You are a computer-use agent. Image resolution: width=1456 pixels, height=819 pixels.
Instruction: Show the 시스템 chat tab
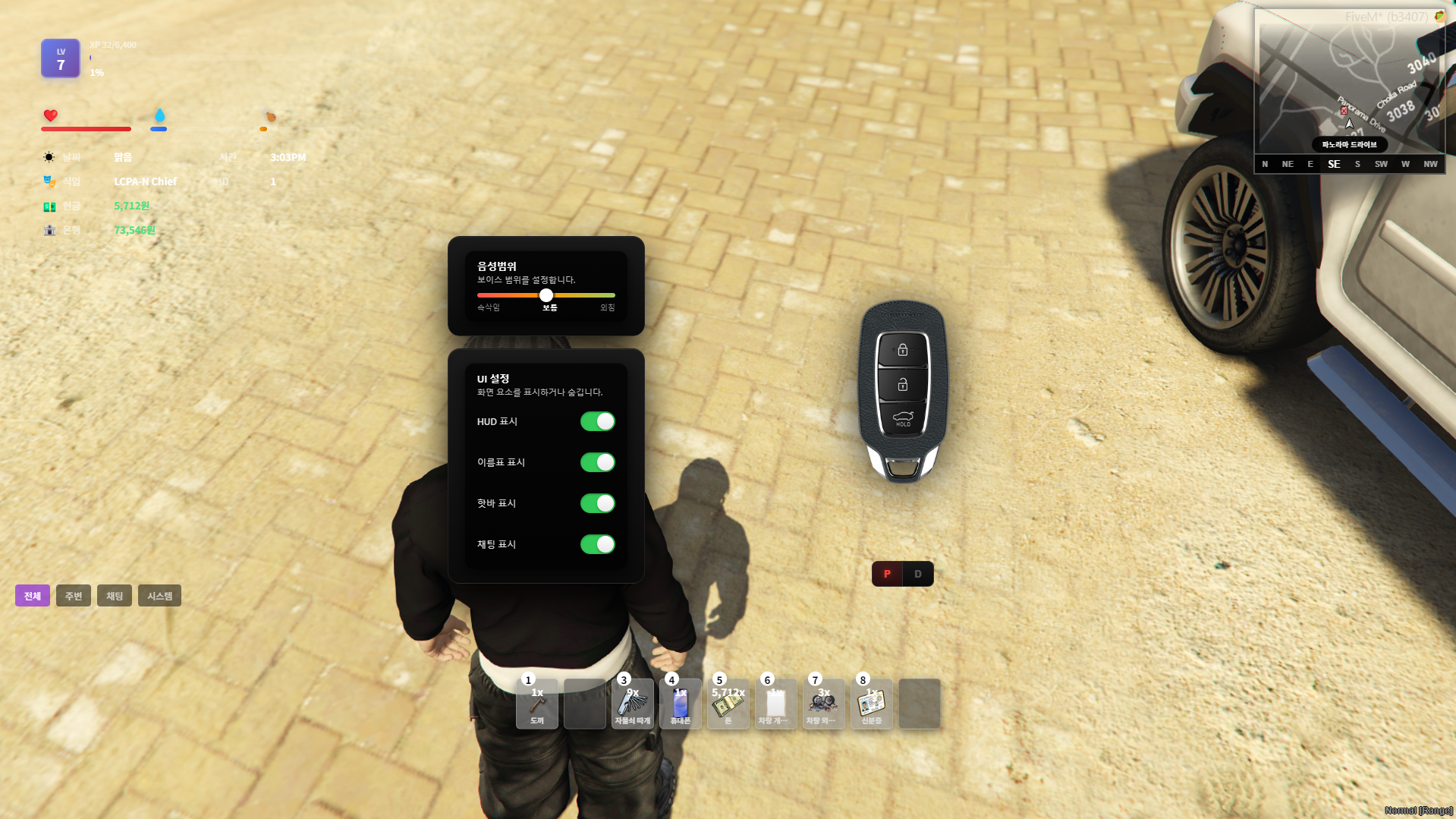(x=159, y=596)
